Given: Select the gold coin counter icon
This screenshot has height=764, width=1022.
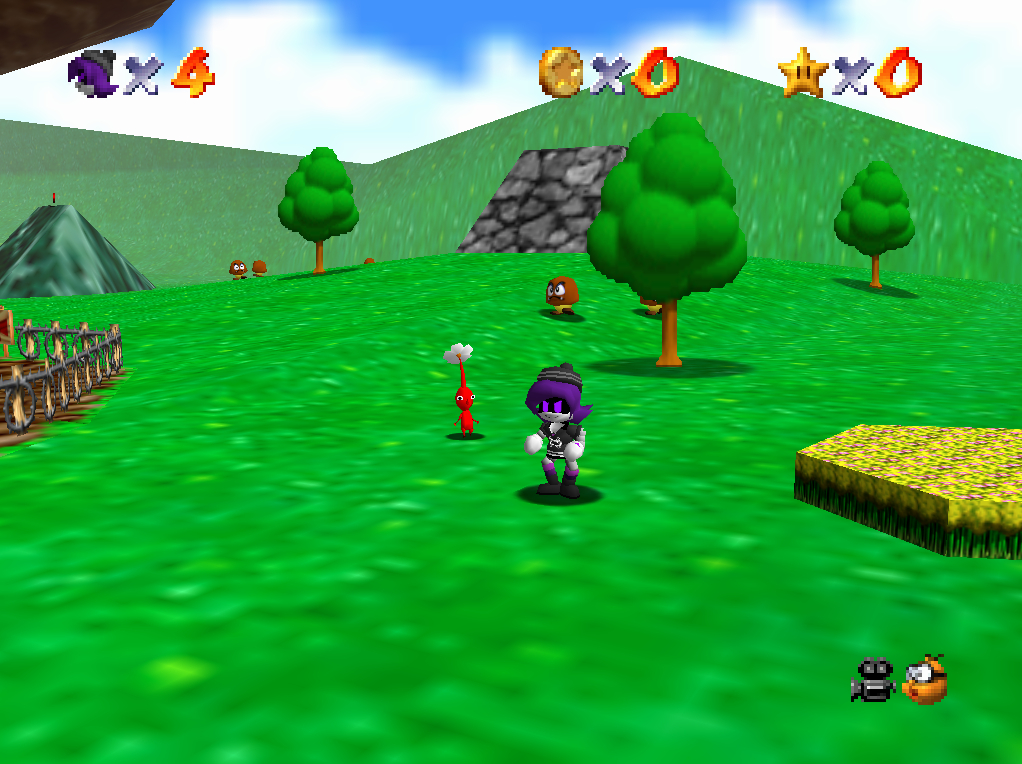Looking at the screenshot, I should (x=560, y=73).
